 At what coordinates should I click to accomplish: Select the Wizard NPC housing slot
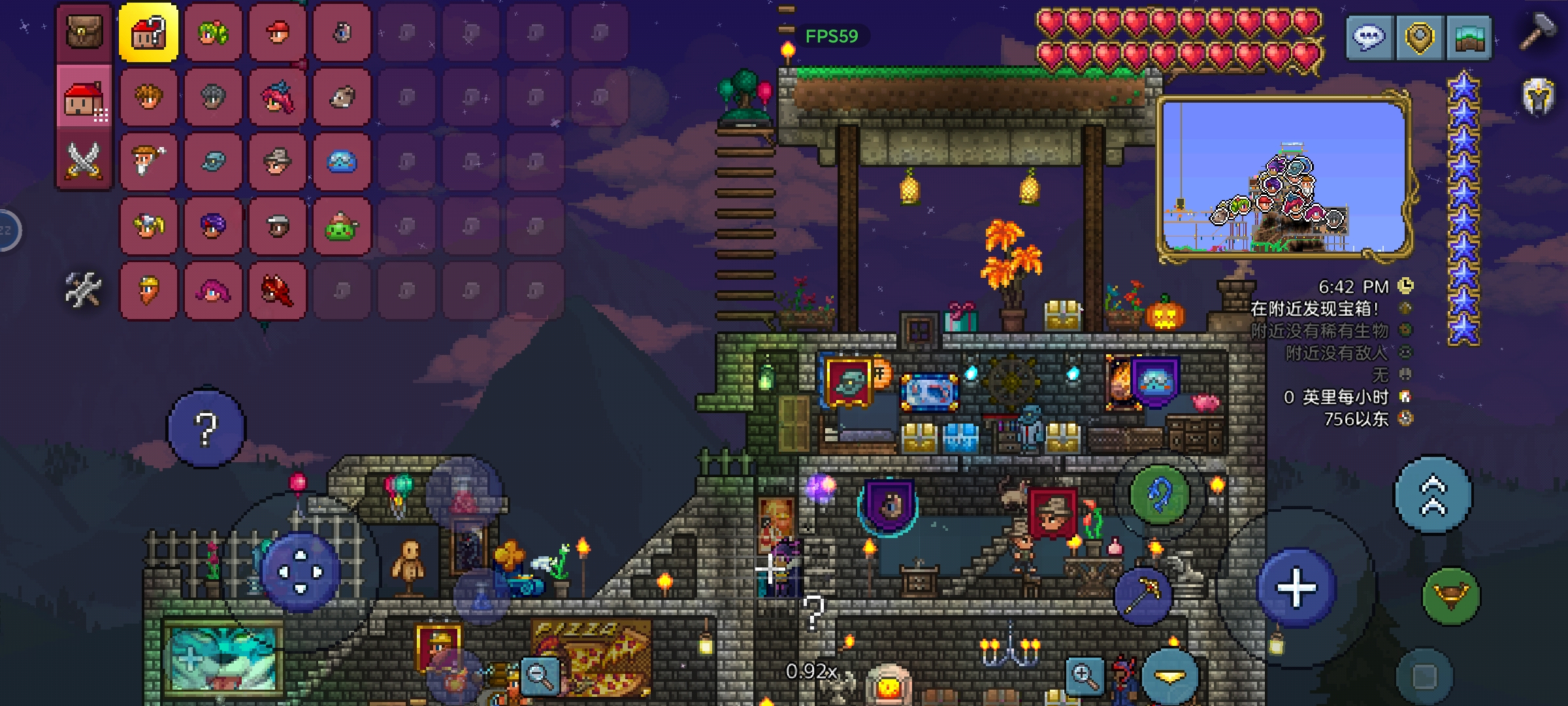pos(148,161)
